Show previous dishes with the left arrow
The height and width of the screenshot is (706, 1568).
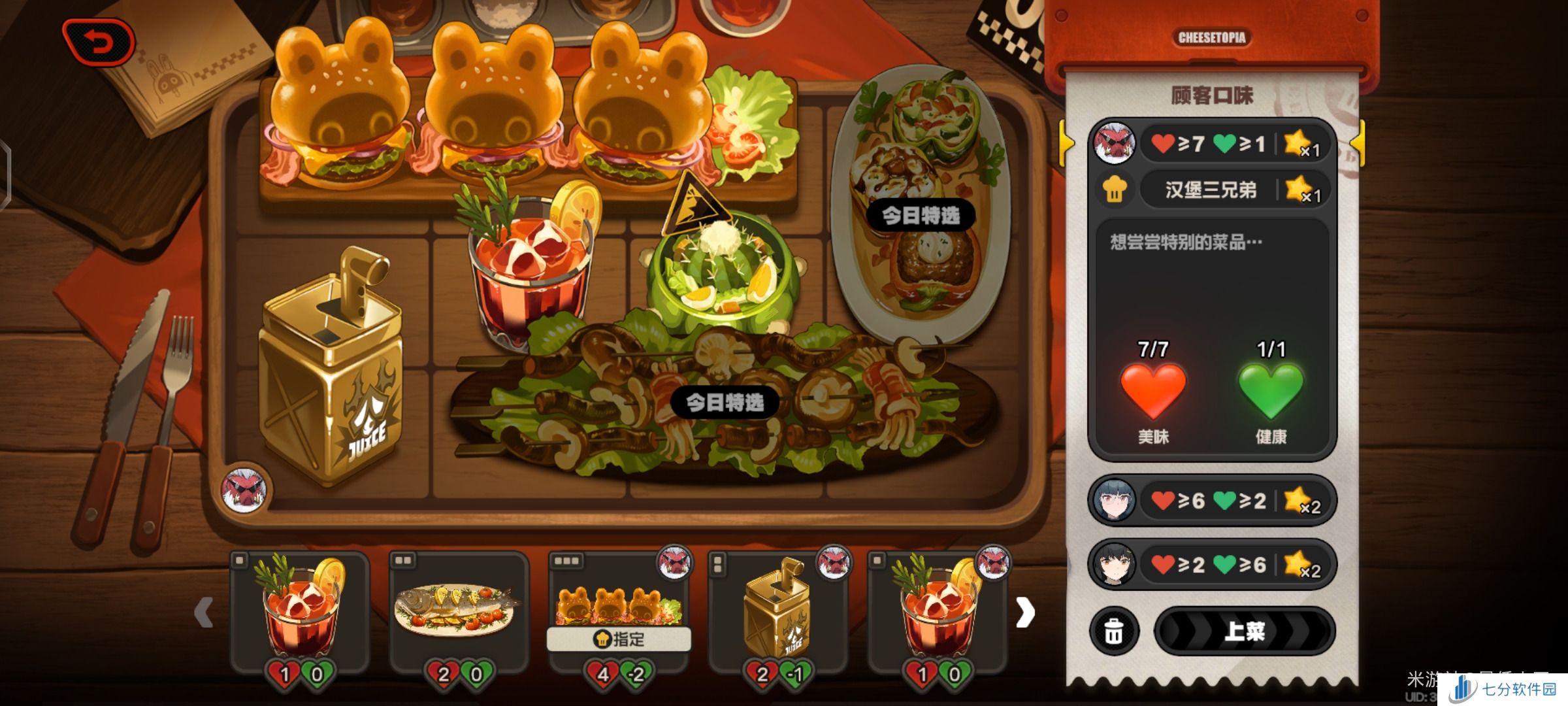point(204,613)
